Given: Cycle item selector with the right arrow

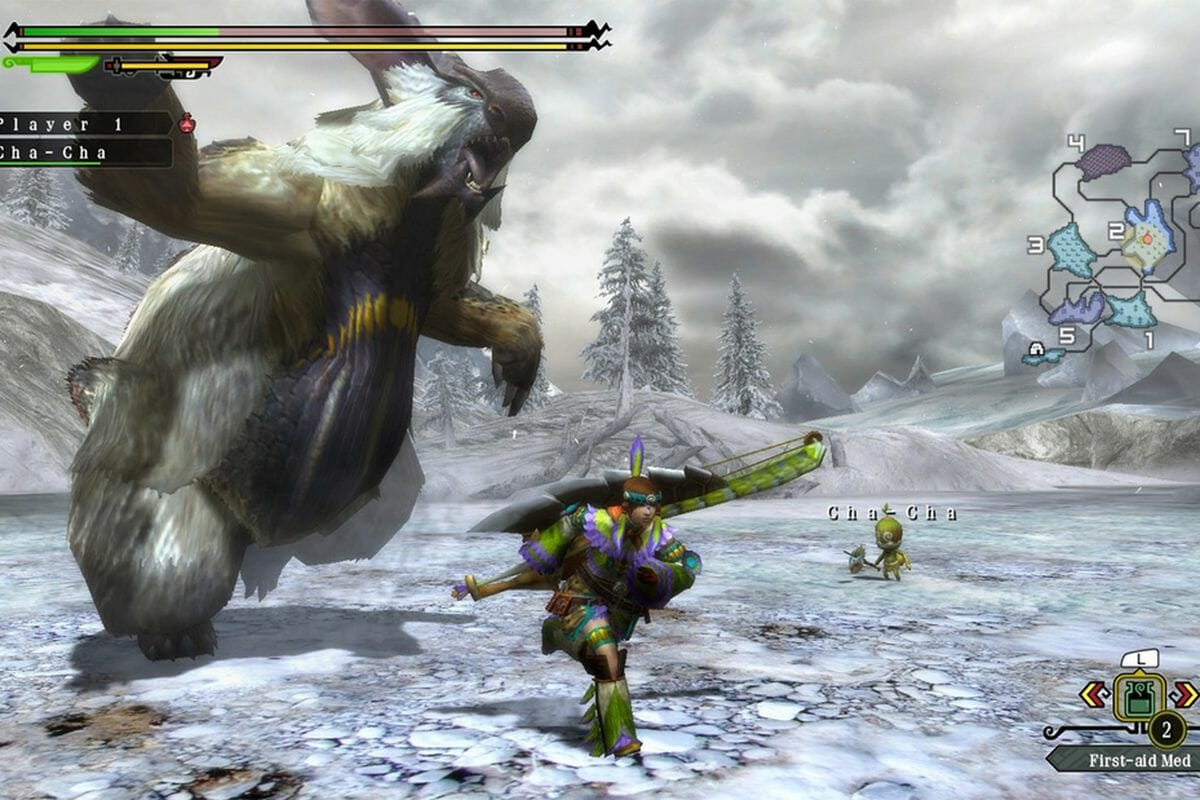Looking at the screenshot, I should pos(1184,694).
